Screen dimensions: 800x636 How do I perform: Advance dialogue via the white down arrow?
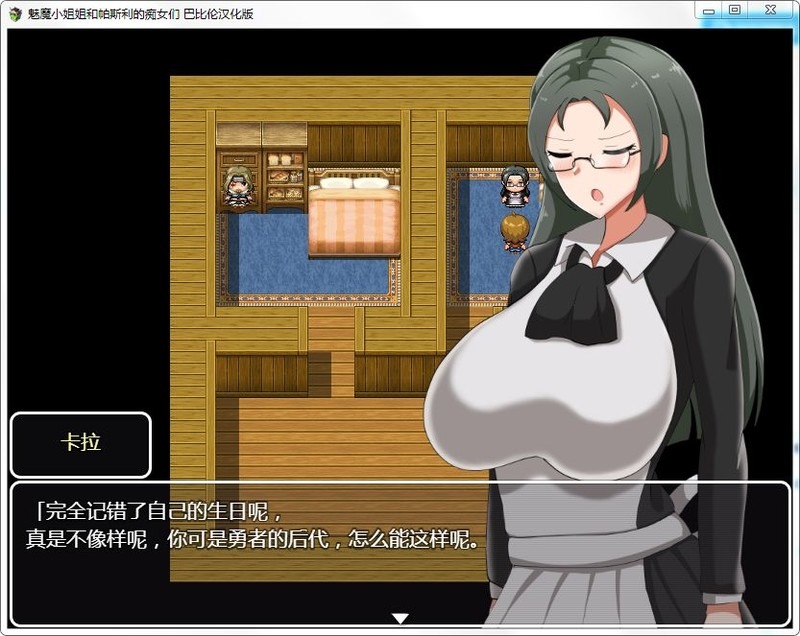point(400,619)
